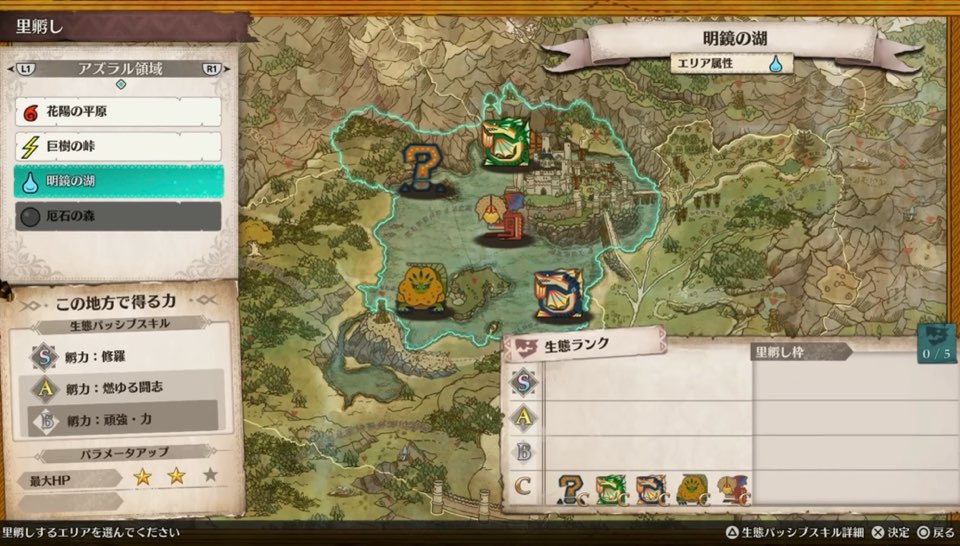Select unknown monster in rank C row

click(571, 489)
